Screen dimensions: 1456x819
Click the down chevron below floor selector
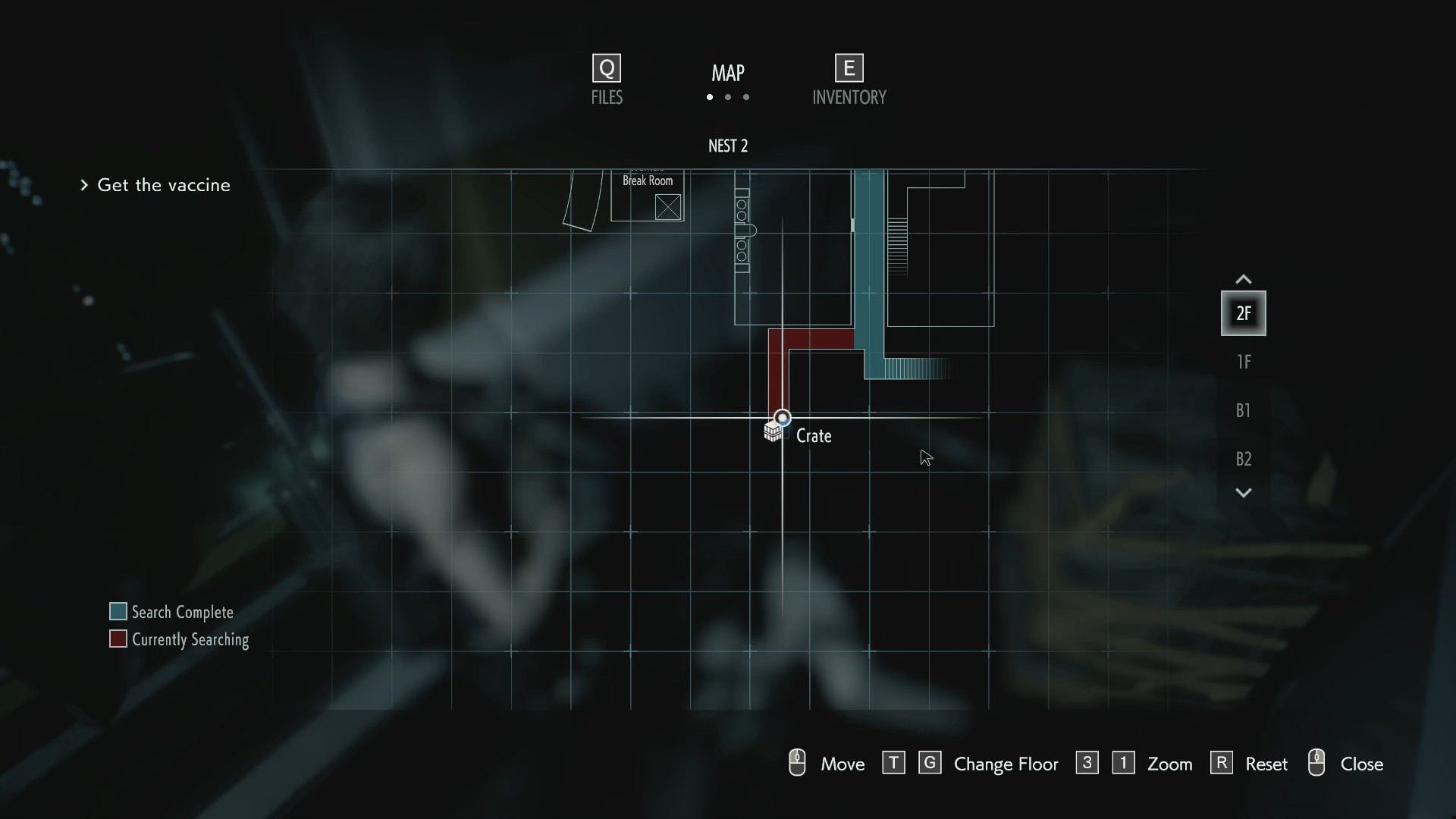(x=1243, y=492)
